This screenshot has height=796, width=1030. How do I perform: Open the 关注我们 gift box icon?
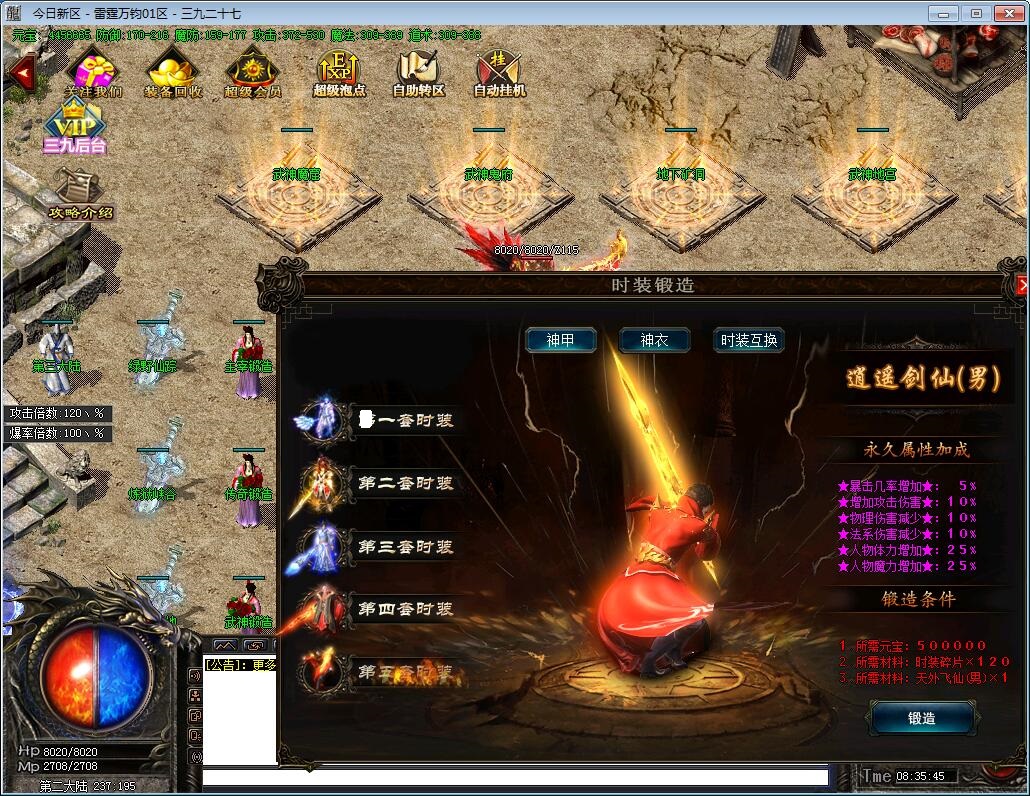93,73
